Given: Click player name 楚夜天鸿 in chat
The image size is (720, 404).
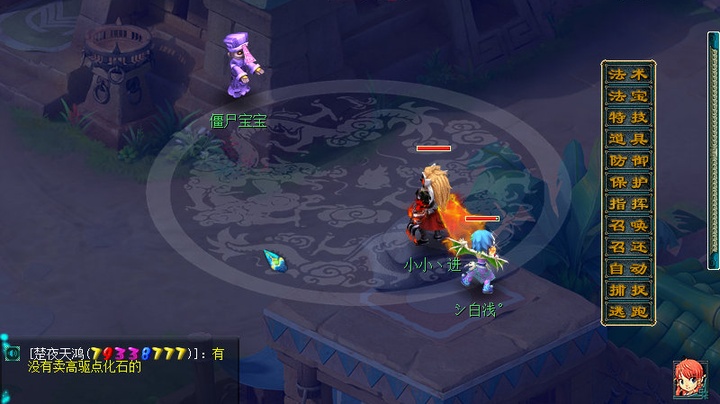Looking at the screenshot, I should [x=59, y=353].
